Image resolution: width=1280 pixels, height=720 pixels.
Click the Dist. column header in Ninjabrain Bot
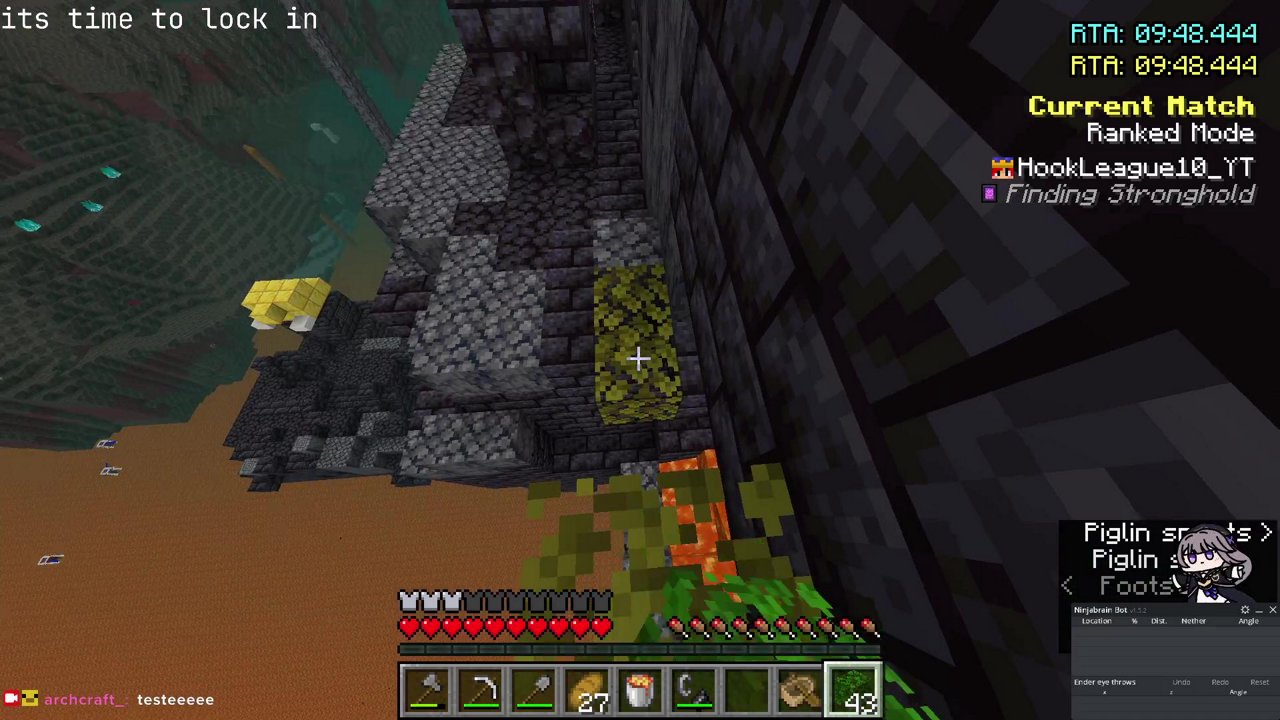1159,621
